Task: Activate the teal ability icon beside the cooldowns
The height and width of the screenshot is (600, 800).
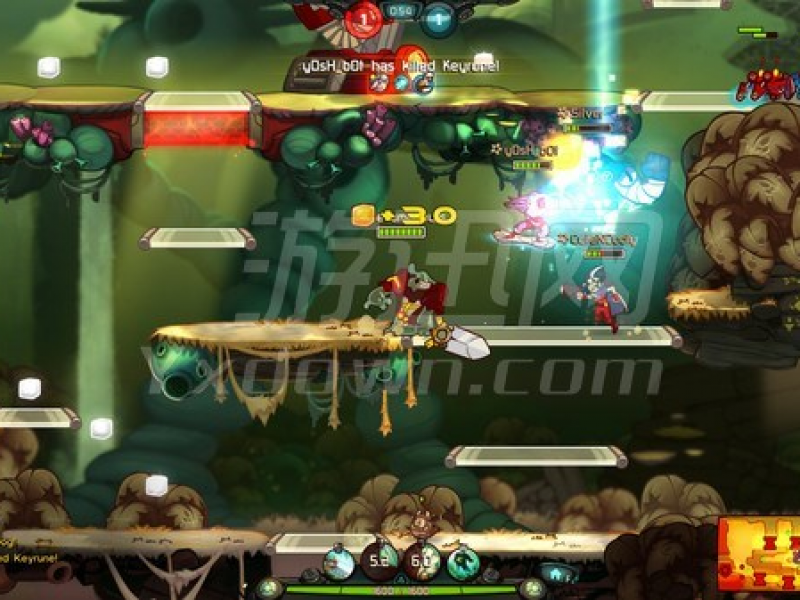Action: click(463, 562)
